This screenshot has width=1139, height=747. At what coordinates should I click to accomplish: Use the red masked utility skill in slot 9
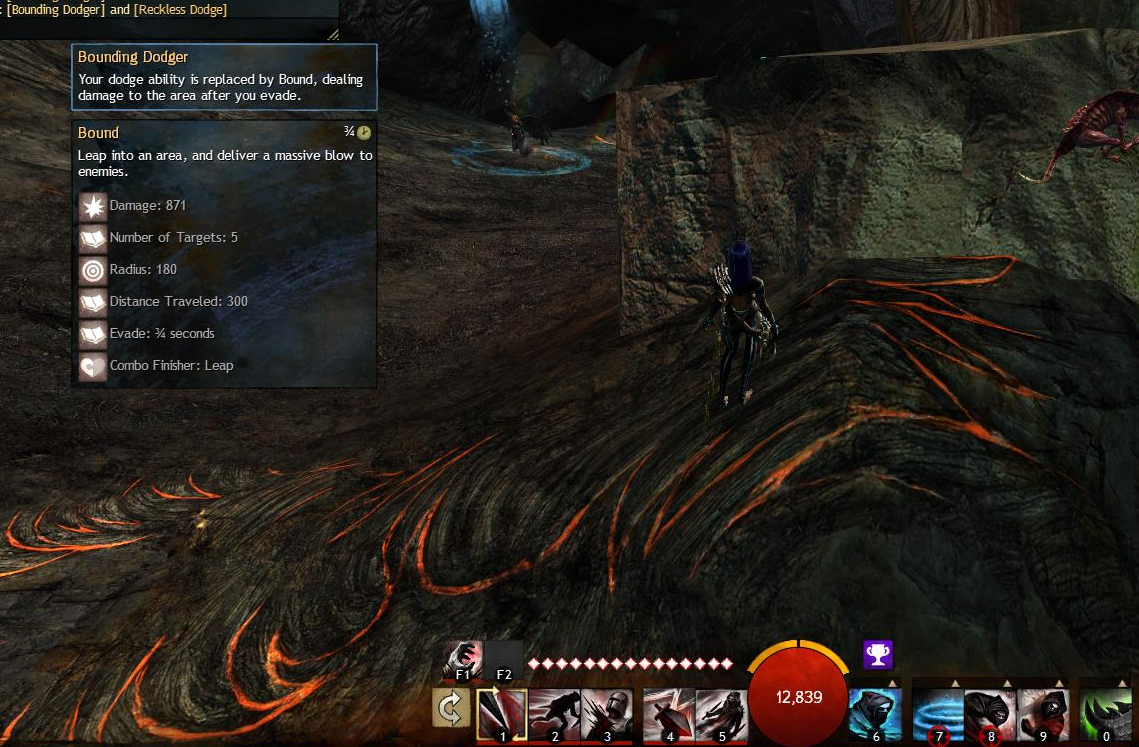(1043, 713)
